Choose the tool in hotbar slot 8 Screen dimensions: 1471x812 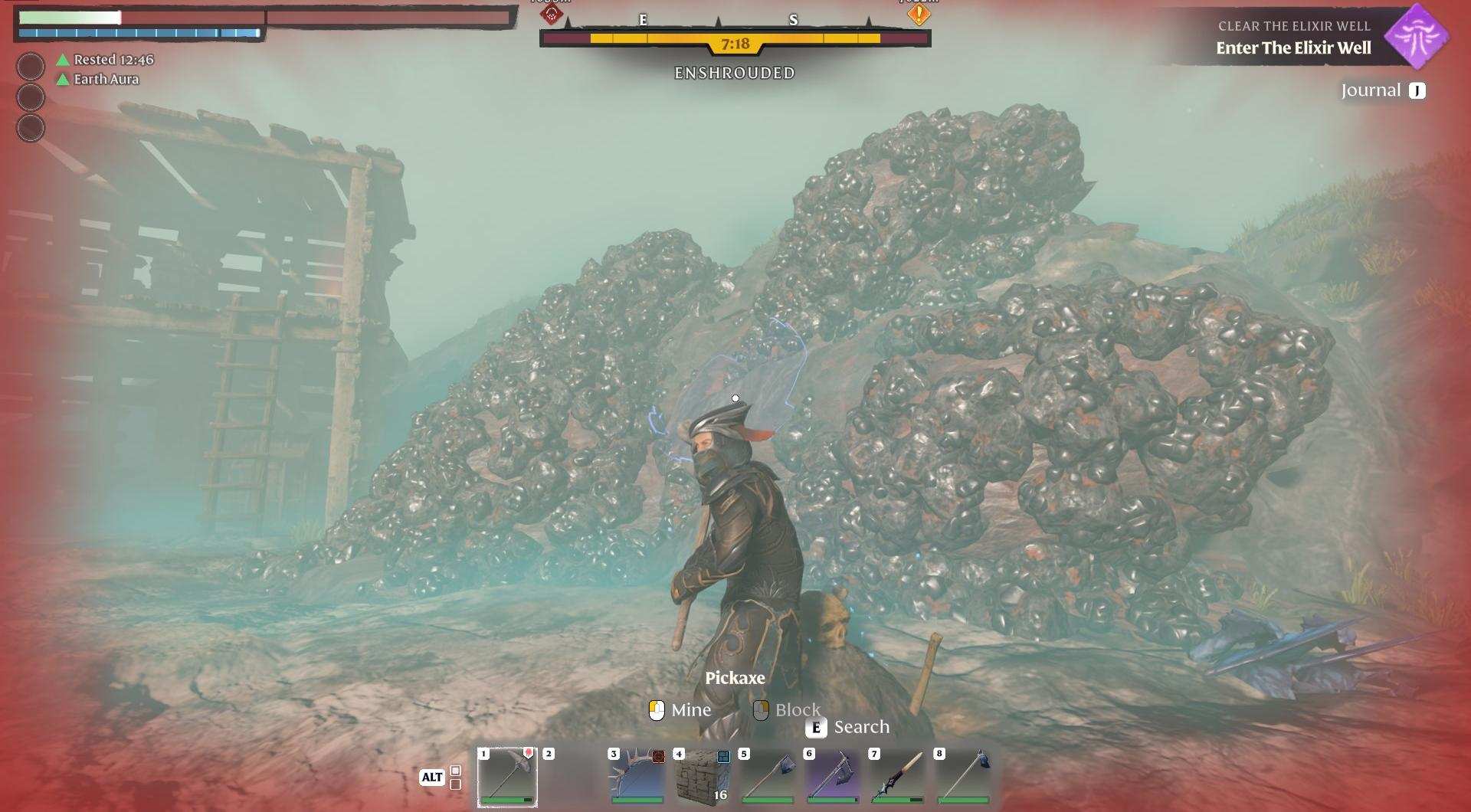click(x=963, y=776)
